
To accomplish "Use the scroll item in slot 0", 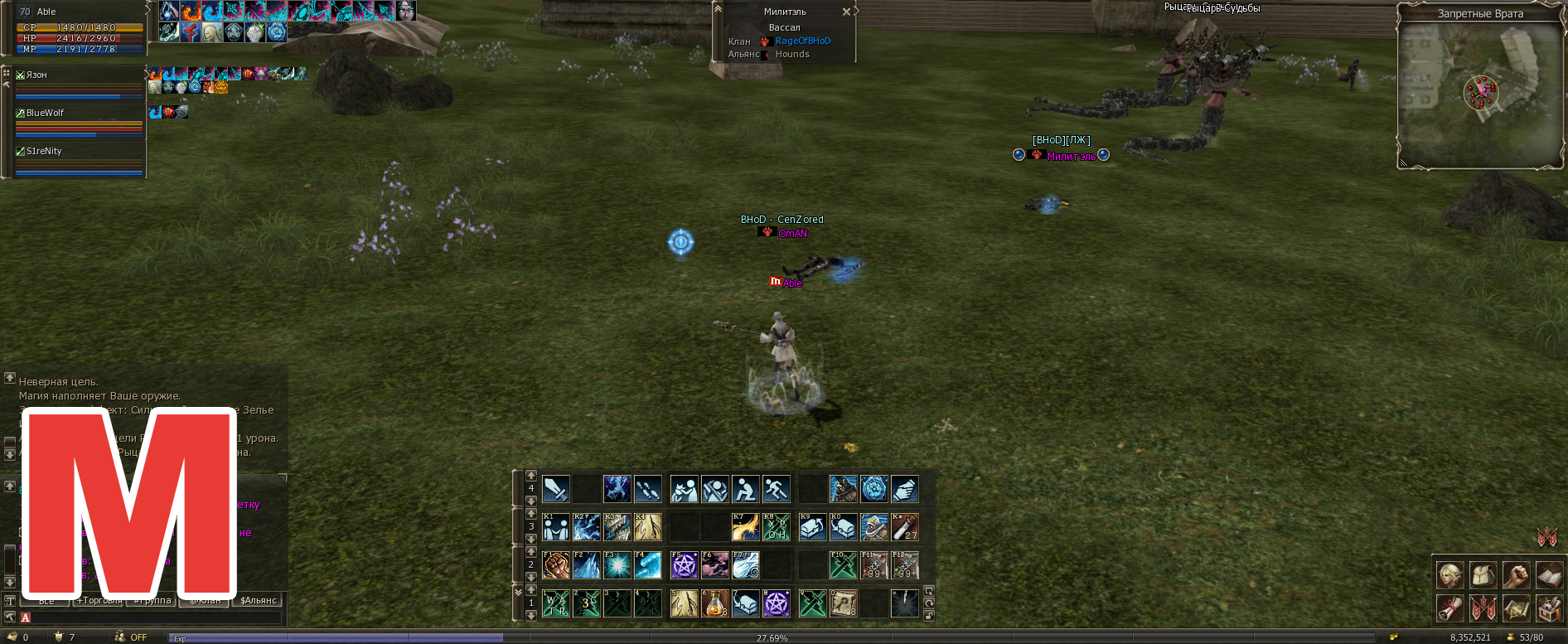I will tap(843, 603).
